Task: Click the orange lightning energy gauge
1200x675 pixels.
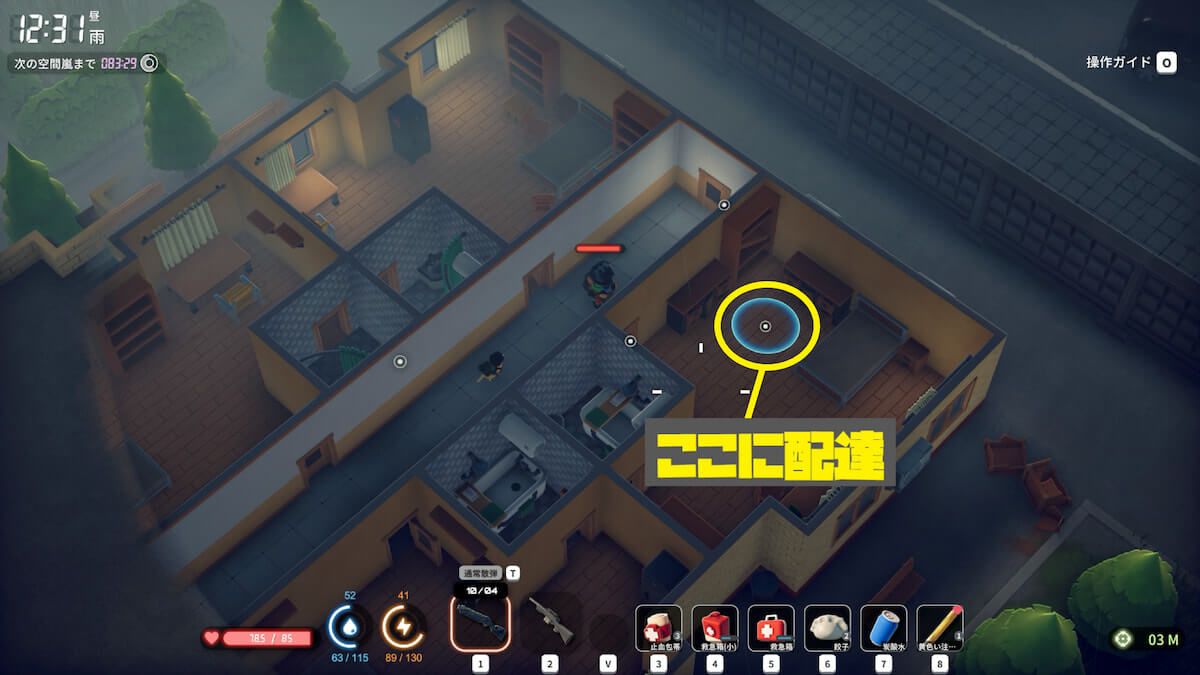Action: 404,627
